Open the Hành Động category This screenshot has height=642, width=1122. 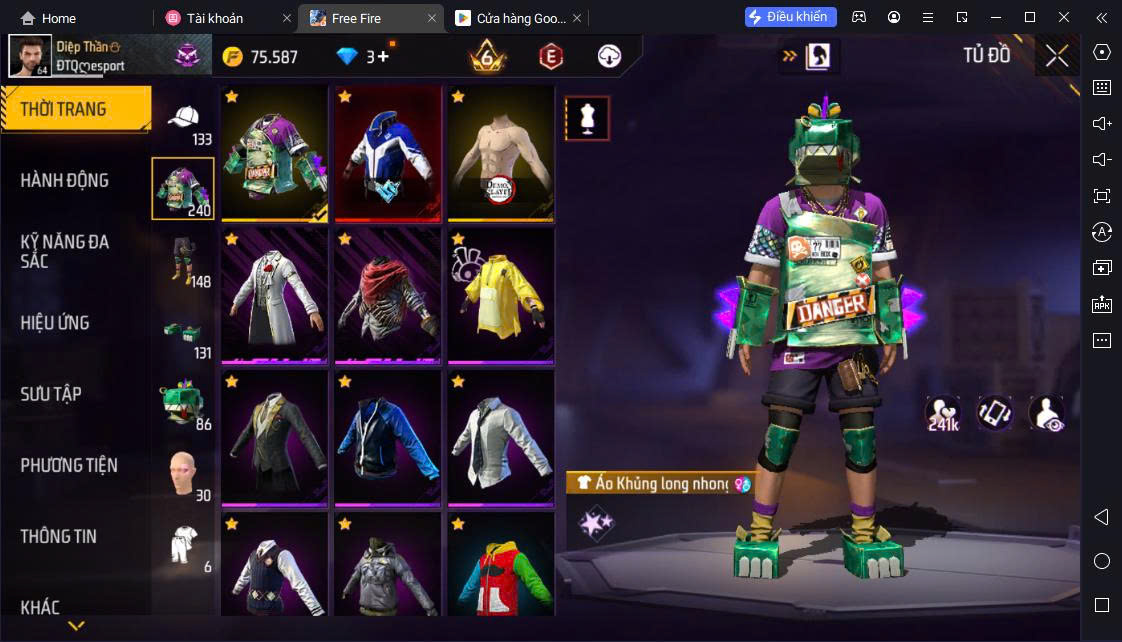[65, 180]
